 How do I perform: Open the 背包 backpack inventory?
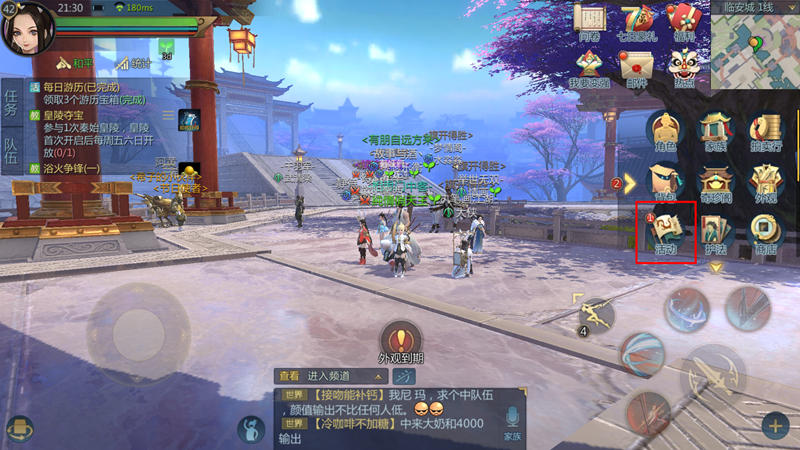(x=665, y=182)
